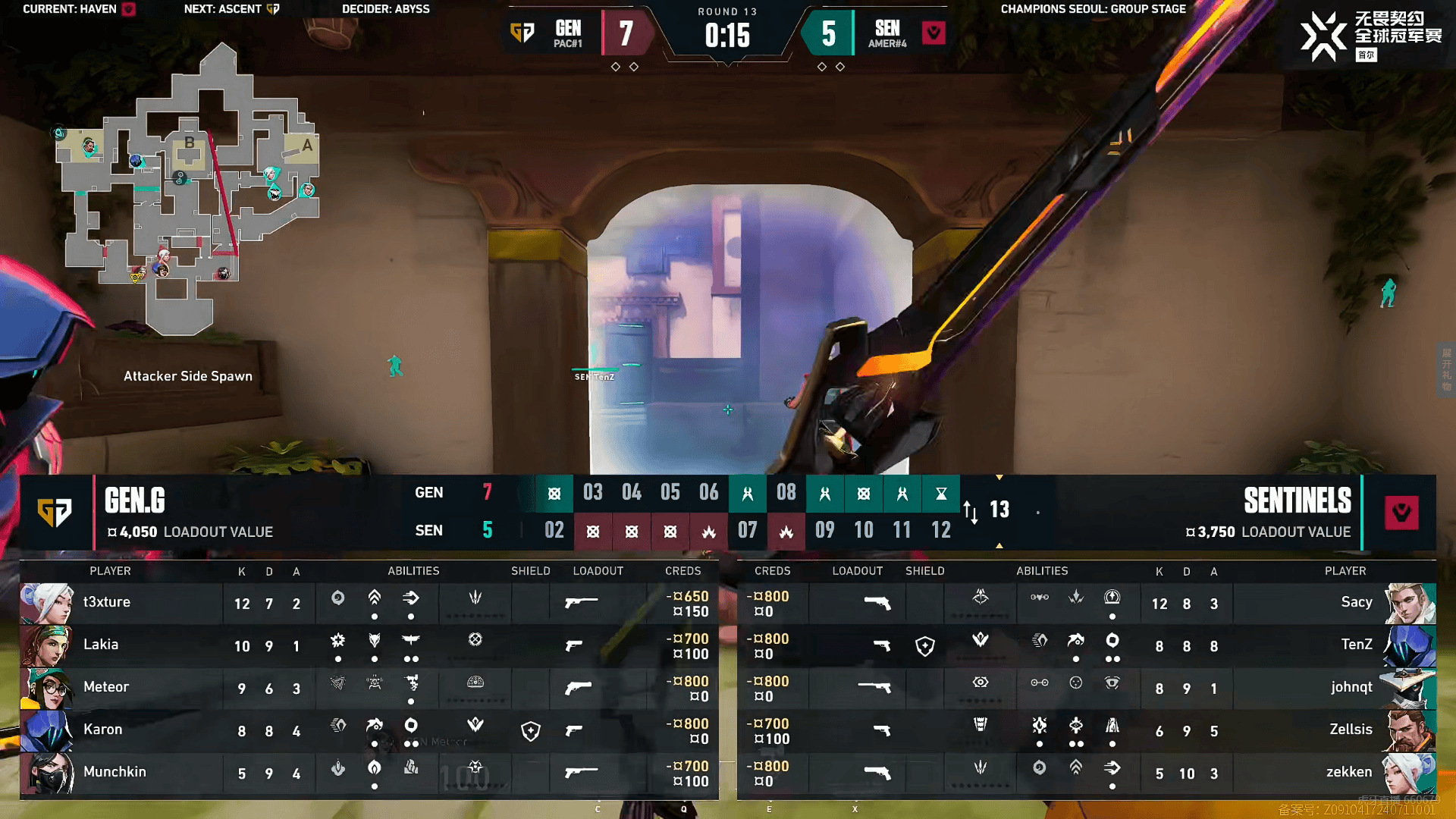The height and width of the screenshot is (819, 1456).
Task: Select round 08 in the round history
Action: point(786,493)
